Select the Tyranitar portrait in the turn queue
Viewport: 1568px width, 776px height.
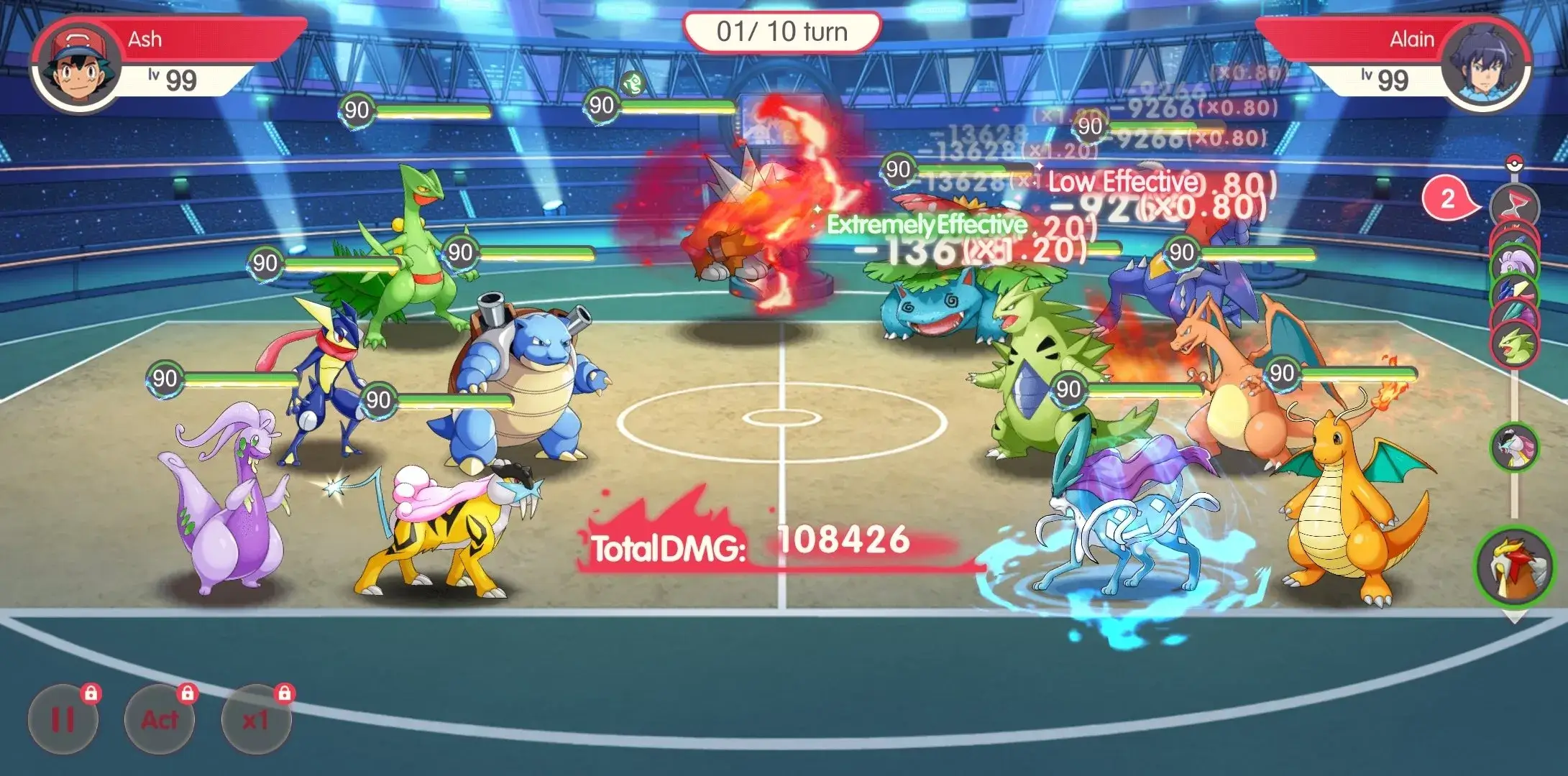coord(1518,343)
